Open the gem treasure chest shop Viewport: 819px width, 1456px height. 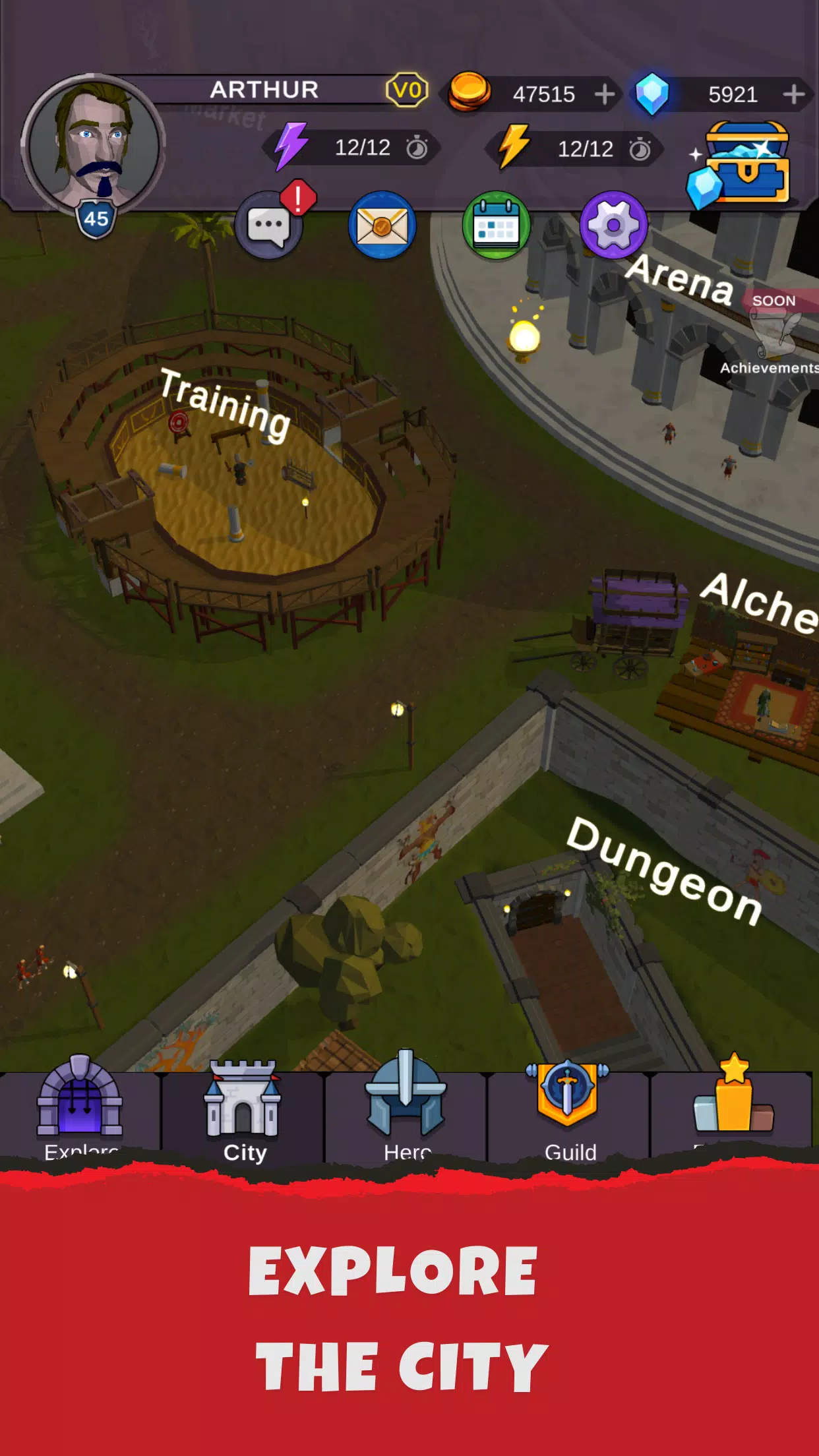click(742, 164)
